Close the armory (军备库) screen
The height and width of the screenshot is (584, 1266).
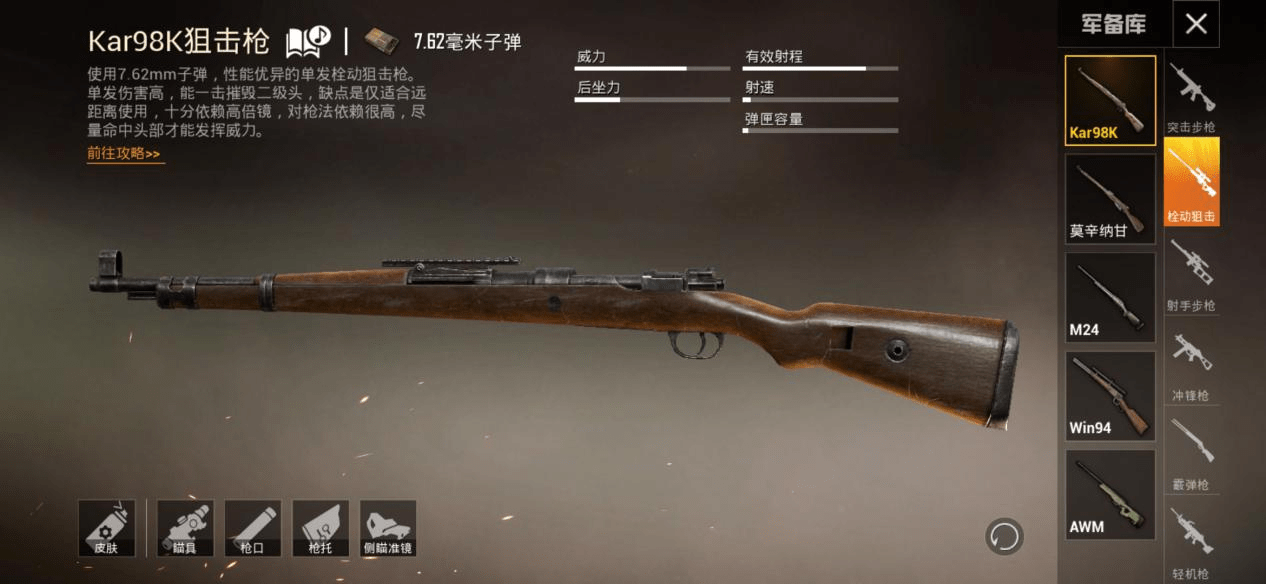1196,24
